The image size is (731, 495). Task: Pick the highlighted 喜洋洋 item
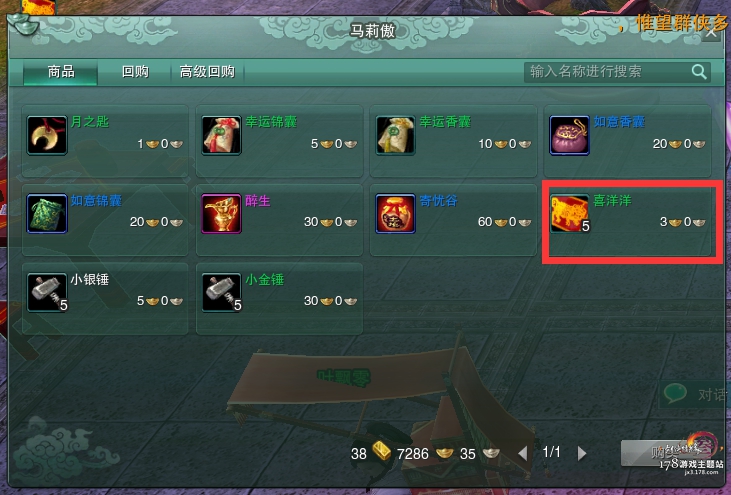[x=629, y=212]
